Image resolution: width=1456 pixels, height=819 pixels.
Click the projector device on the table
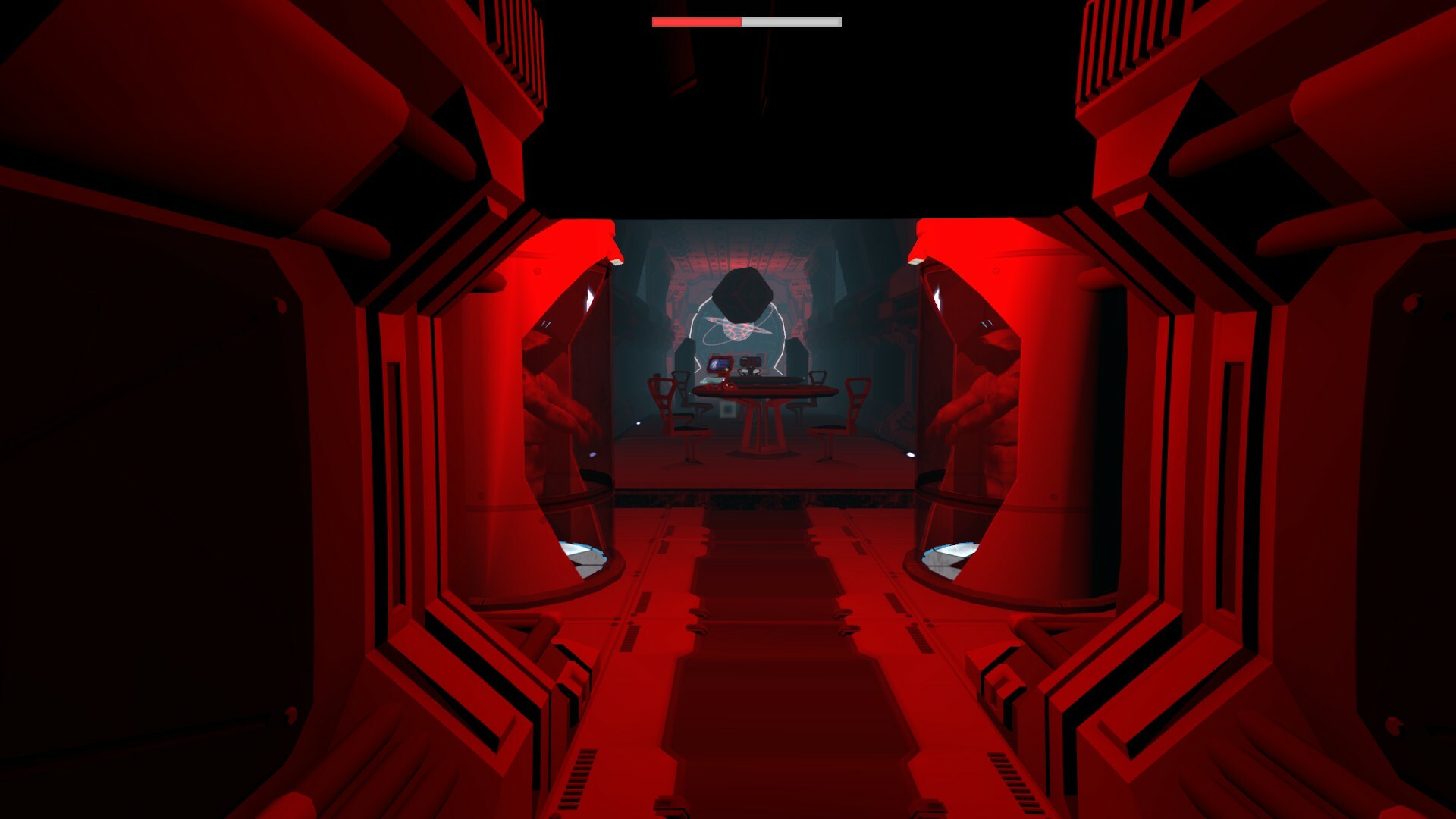click(x=750, y=362)
